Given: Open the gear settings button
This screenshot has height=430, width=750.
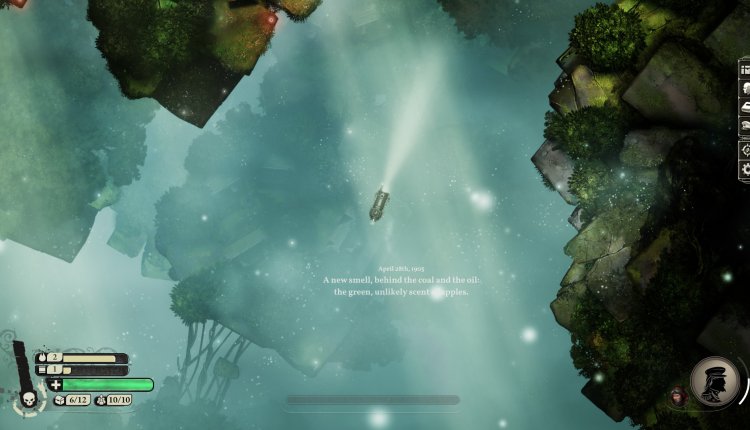Looking at the screenshot, I should (x=745, y=170).
